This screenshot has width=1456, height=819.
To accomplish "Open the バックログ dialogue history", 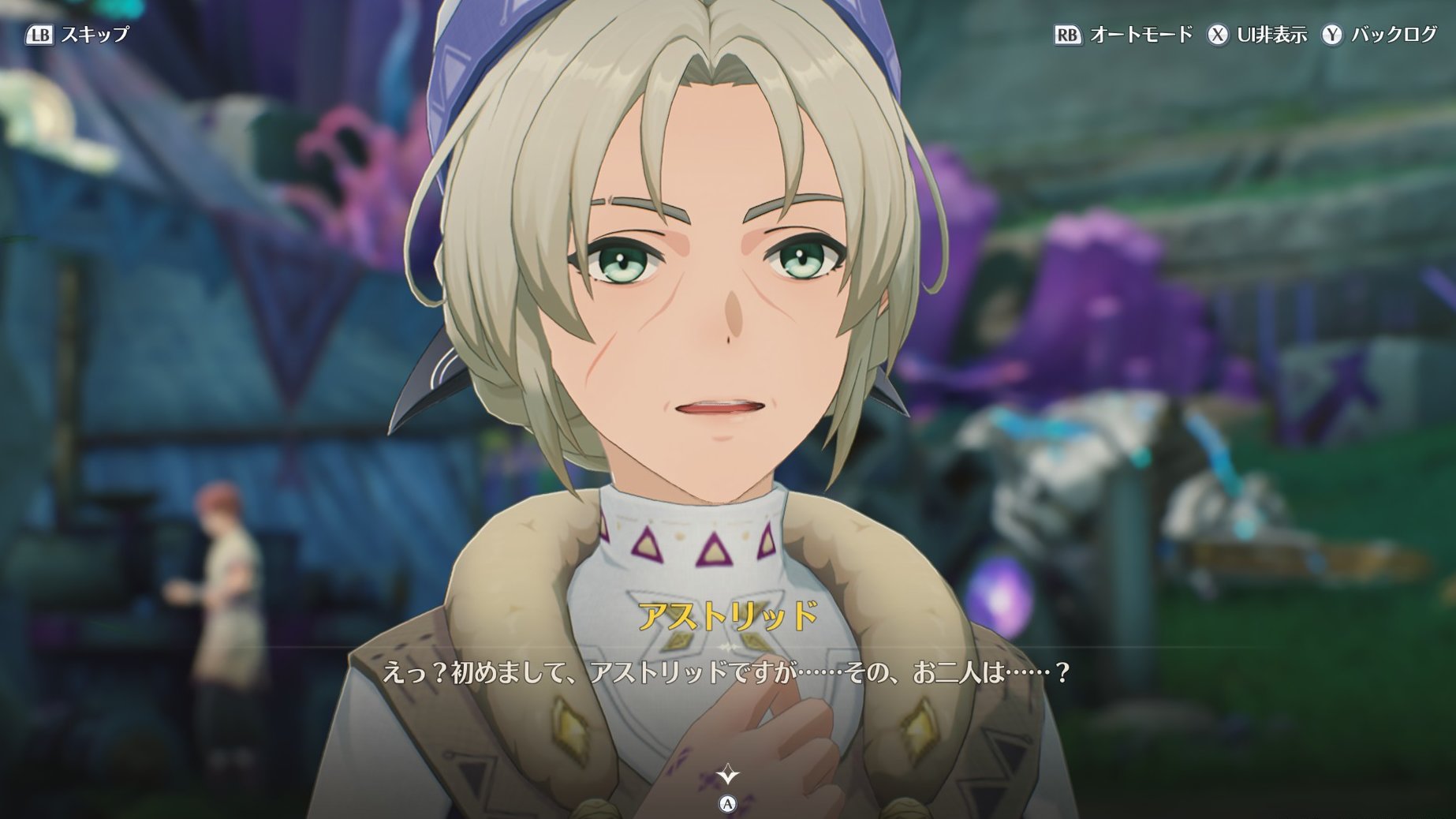I will pos(1380,35).
